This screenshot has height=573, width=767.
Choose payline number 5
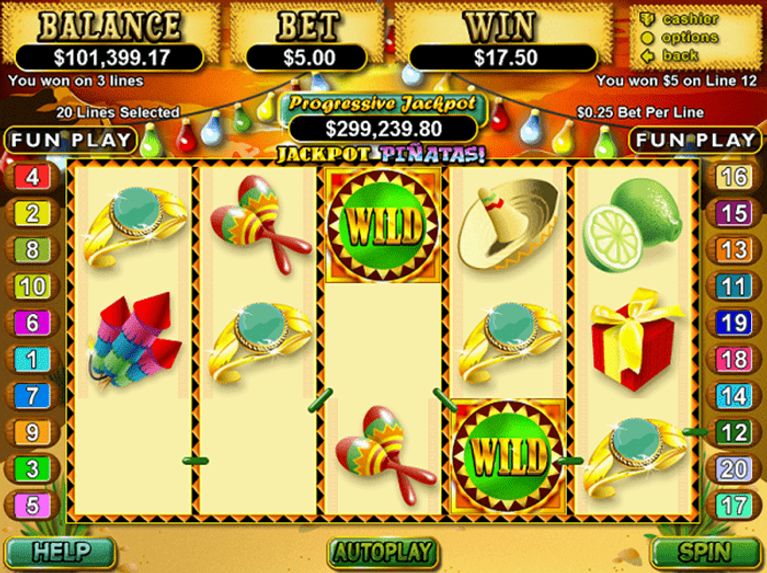[32, 504]
